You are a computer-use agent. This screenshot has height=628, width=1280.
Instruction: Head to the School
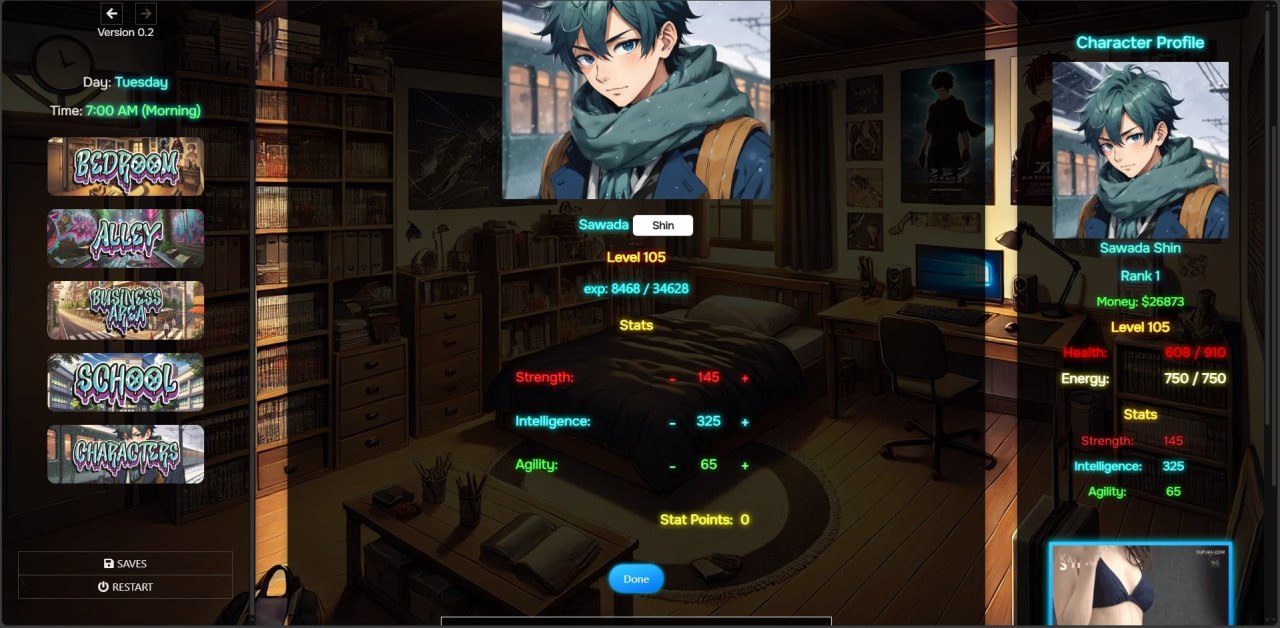126,382
